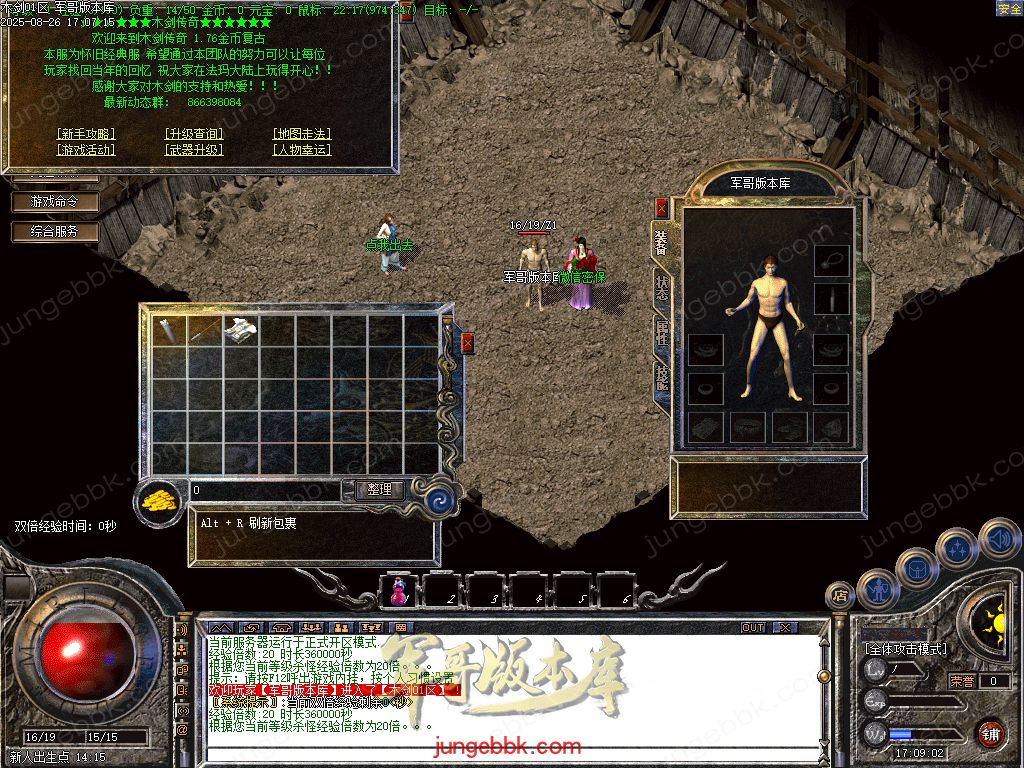Open the 新手攻略 beginner guide link
Image resolution: width=1024 pixels, height=768 pixels.
[86, 134]
